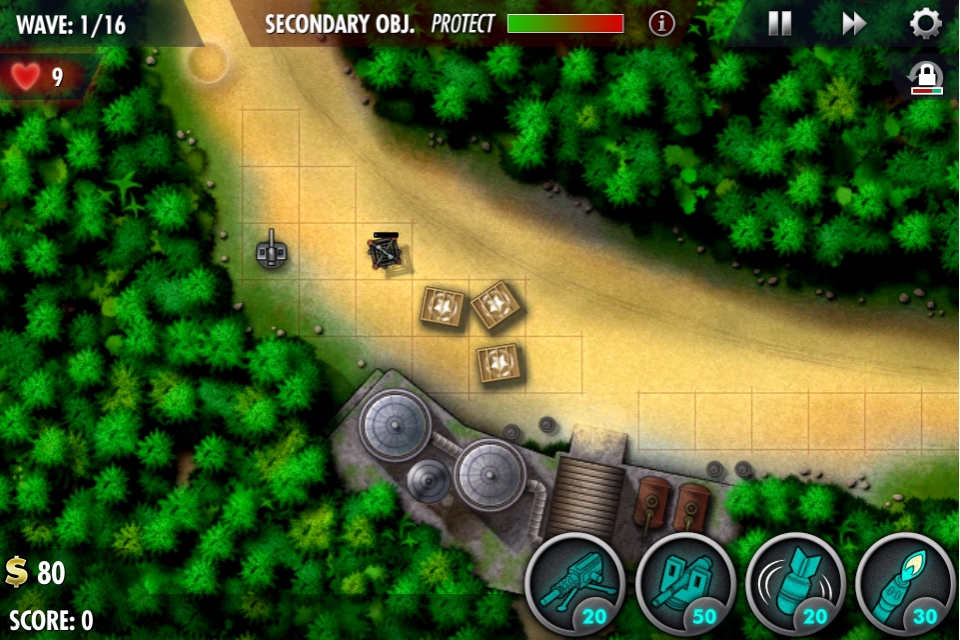Show secondary objective info
Image resolution: width=960 pixels, height=640 pixels.
pos(662,24)
